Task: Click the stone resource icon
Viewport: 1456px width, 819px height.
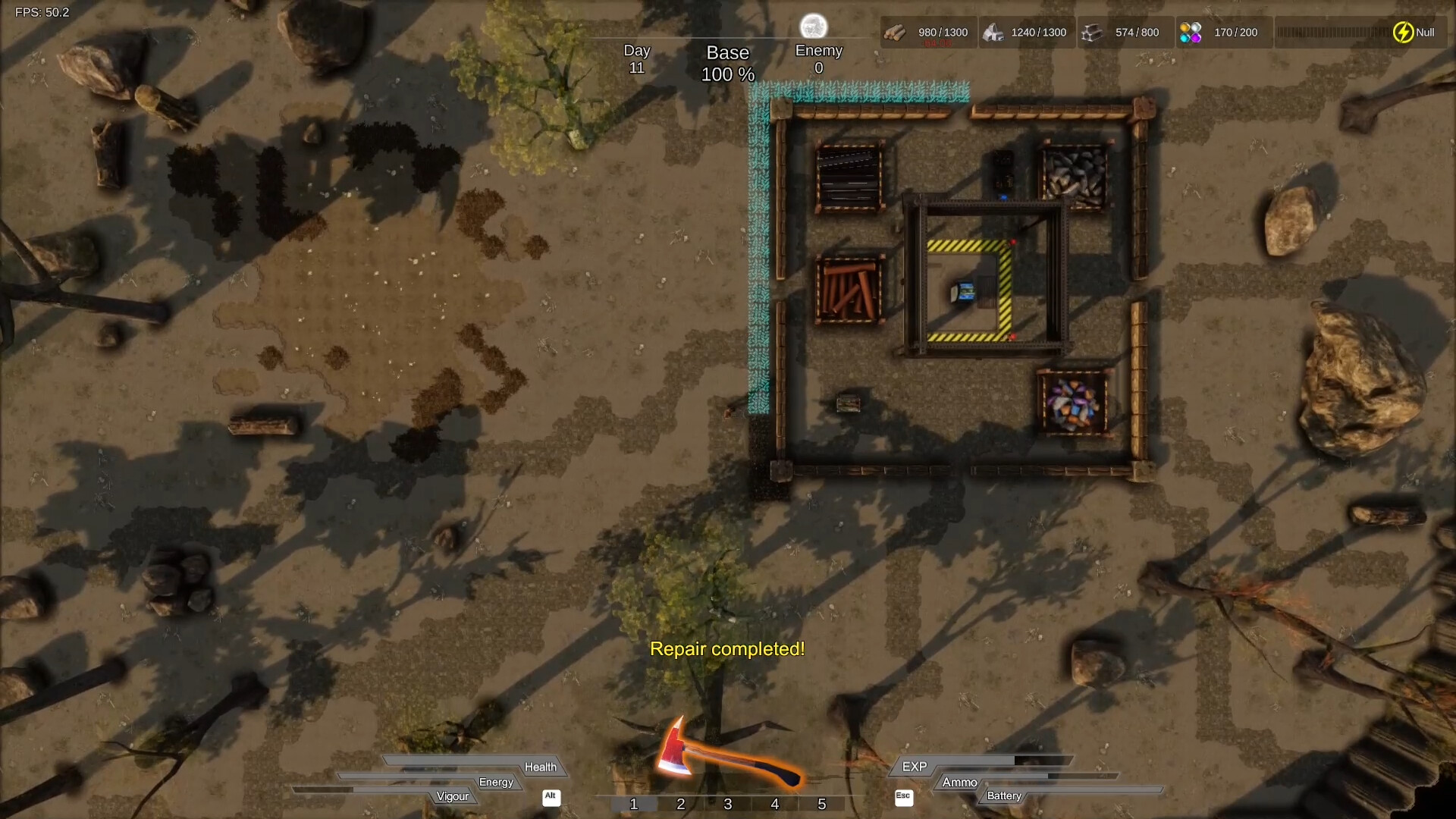Action: coord(995,32)
